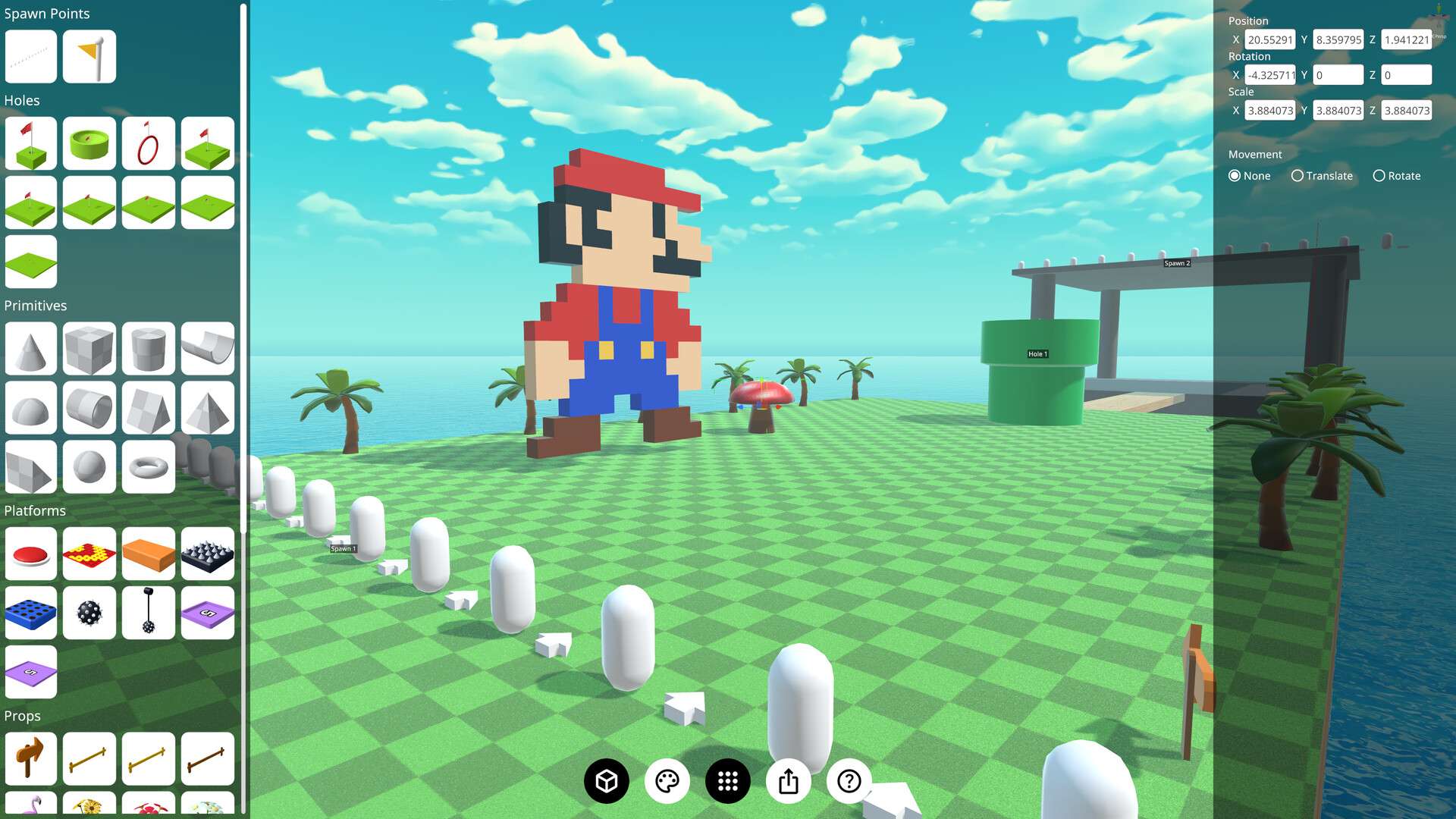Click the Position X value field
The image size is (1456, 819).
[x=1269, y=39]
